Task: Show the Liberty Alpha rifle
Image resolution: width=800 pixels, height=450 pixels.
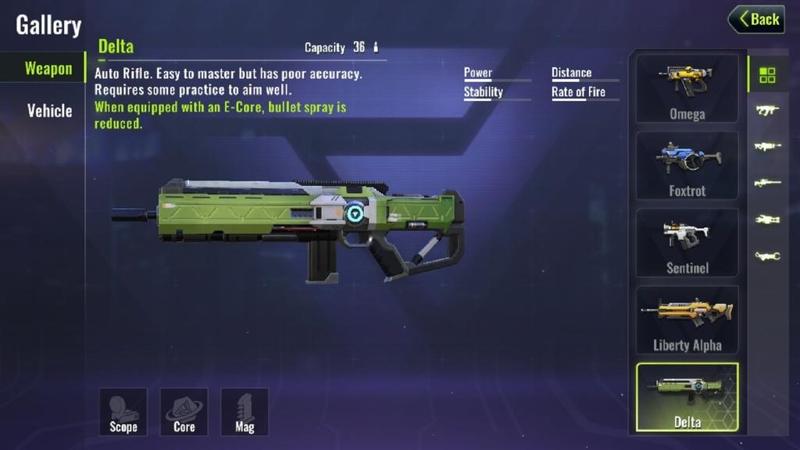Action: click(687, 320)
